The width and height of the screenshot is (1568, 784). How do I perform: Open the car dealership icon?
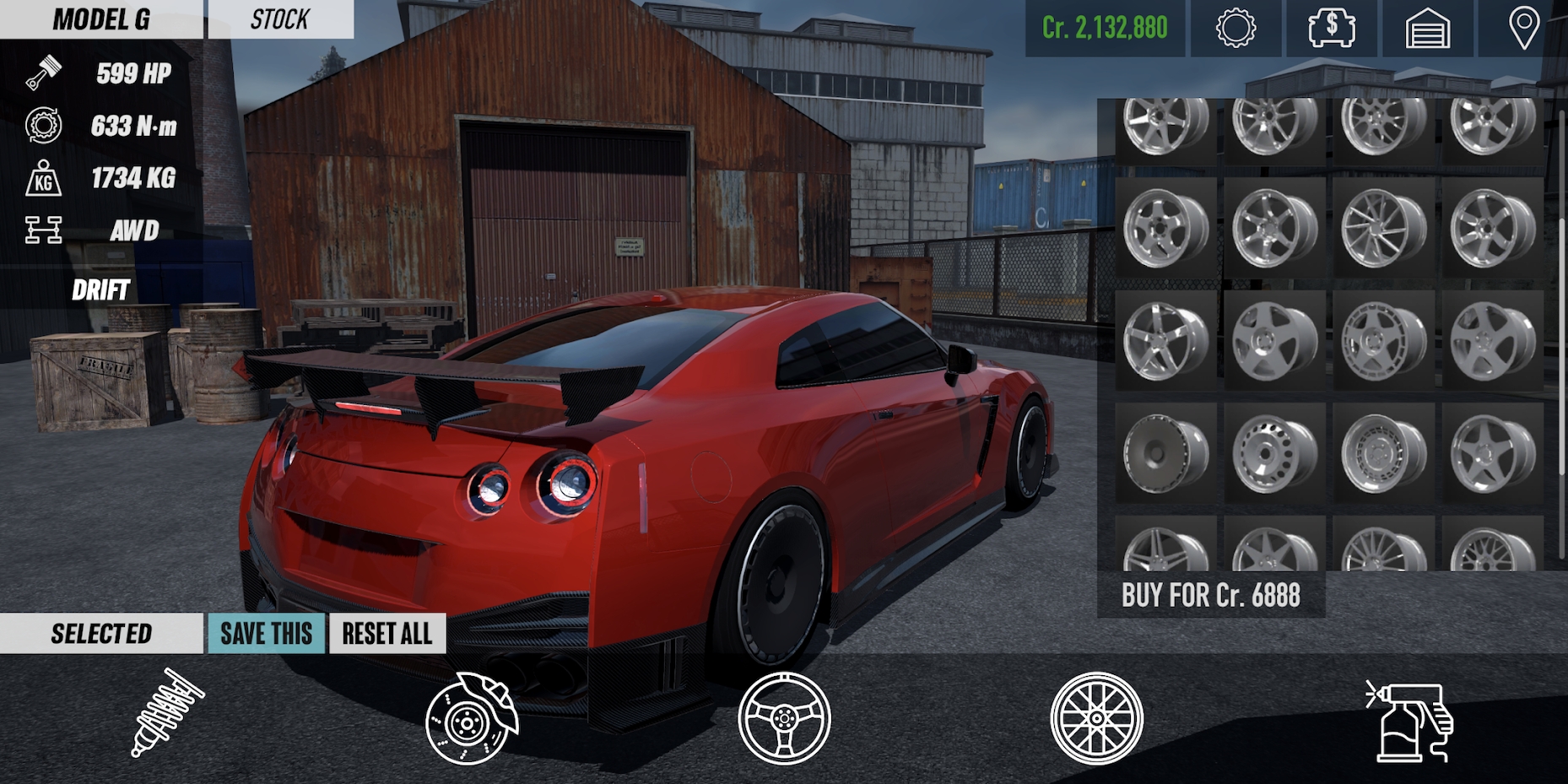tap(1327, 30)
